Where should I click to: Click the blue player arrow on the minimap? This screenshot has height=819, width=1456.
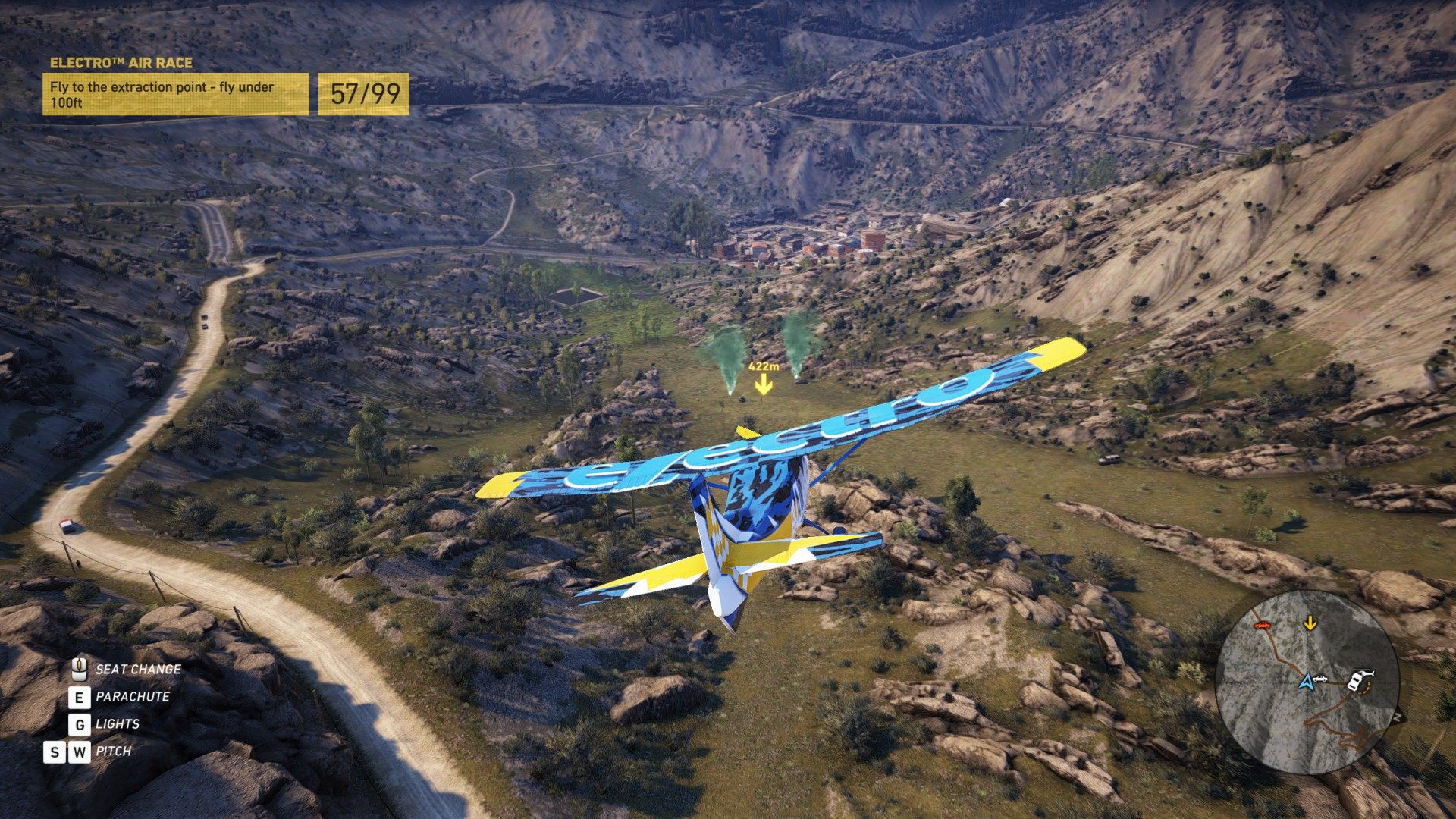pos(1307,682)
